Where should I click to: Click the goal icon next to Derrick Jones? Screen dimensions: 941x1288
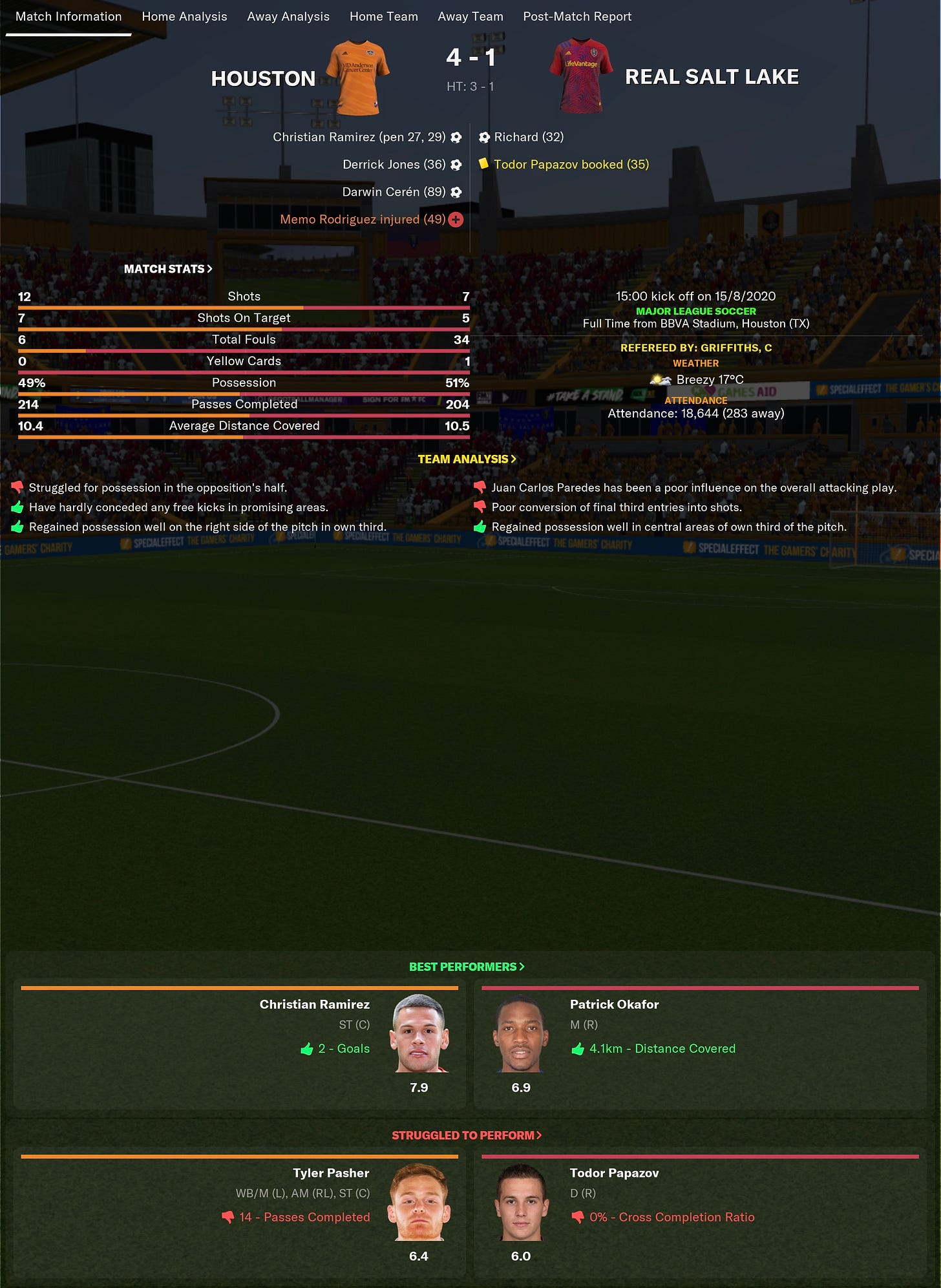point(457,164)
